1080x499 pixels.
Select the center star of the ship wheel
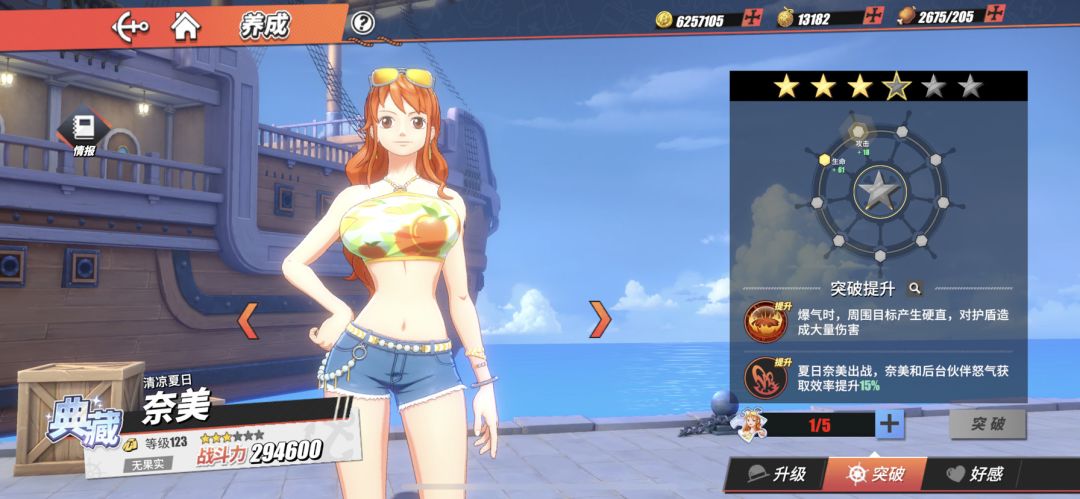click(x=877, y=188)
